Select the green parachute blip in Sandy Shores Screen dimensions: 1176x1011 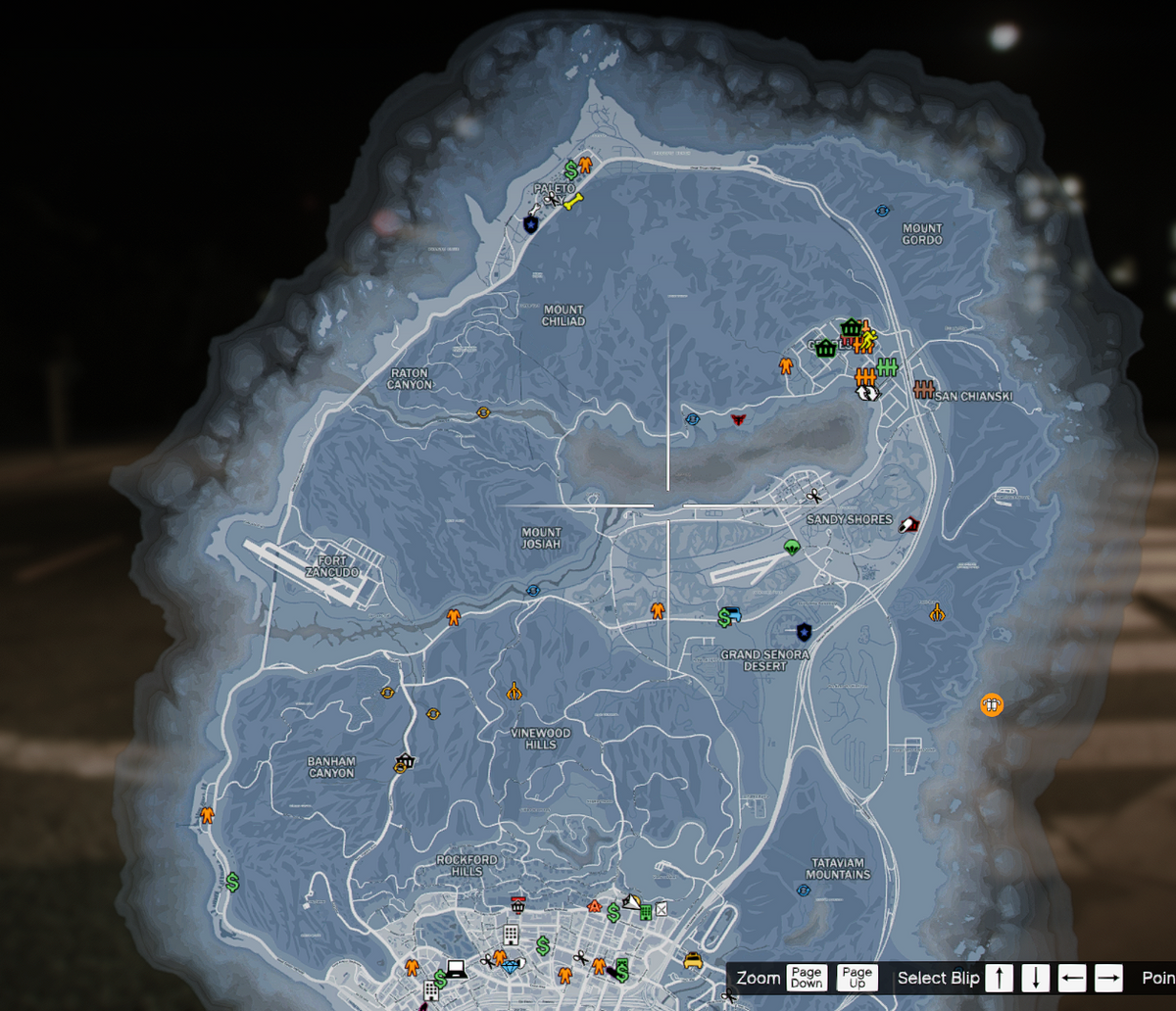pos(792,547)
